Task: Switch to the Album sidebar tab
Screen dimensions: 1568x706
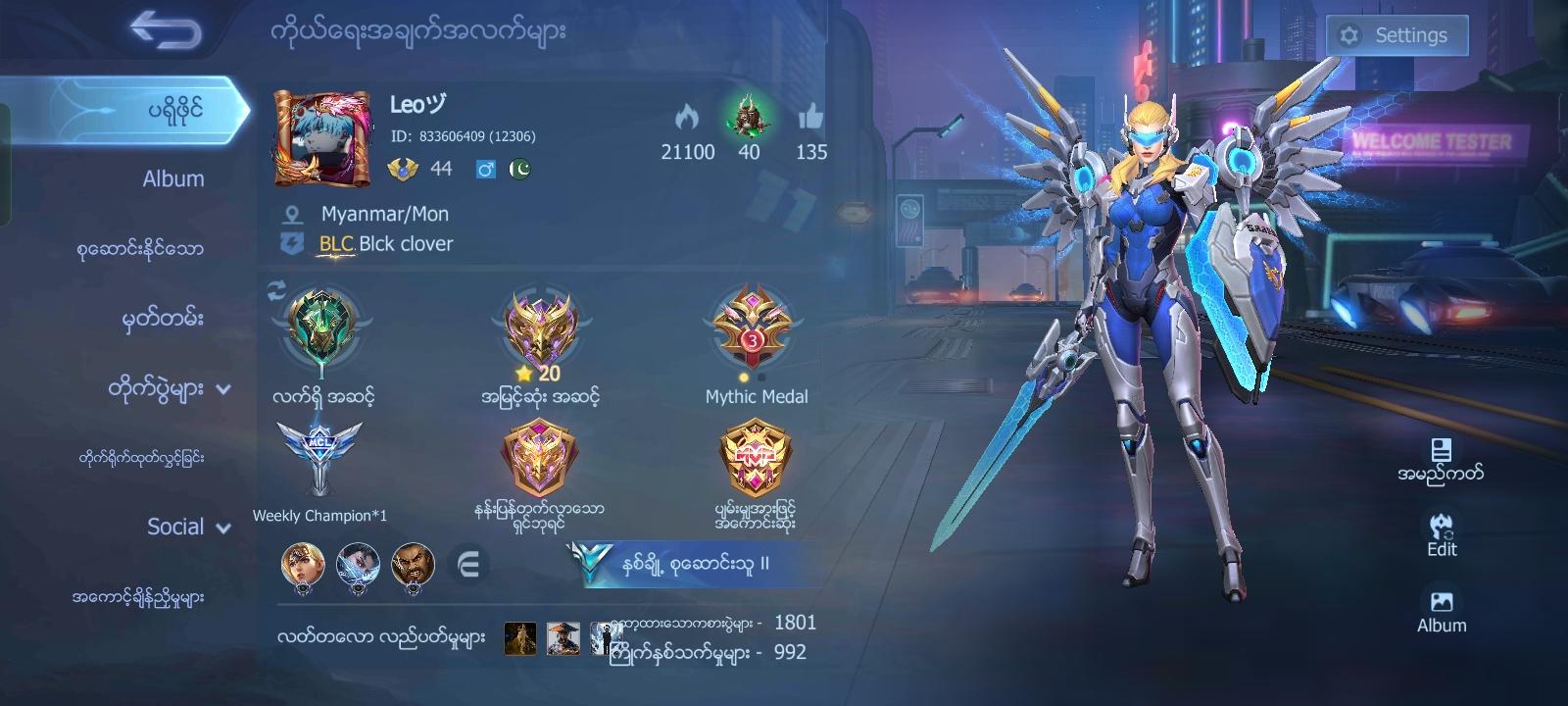Action: [171, 178]
